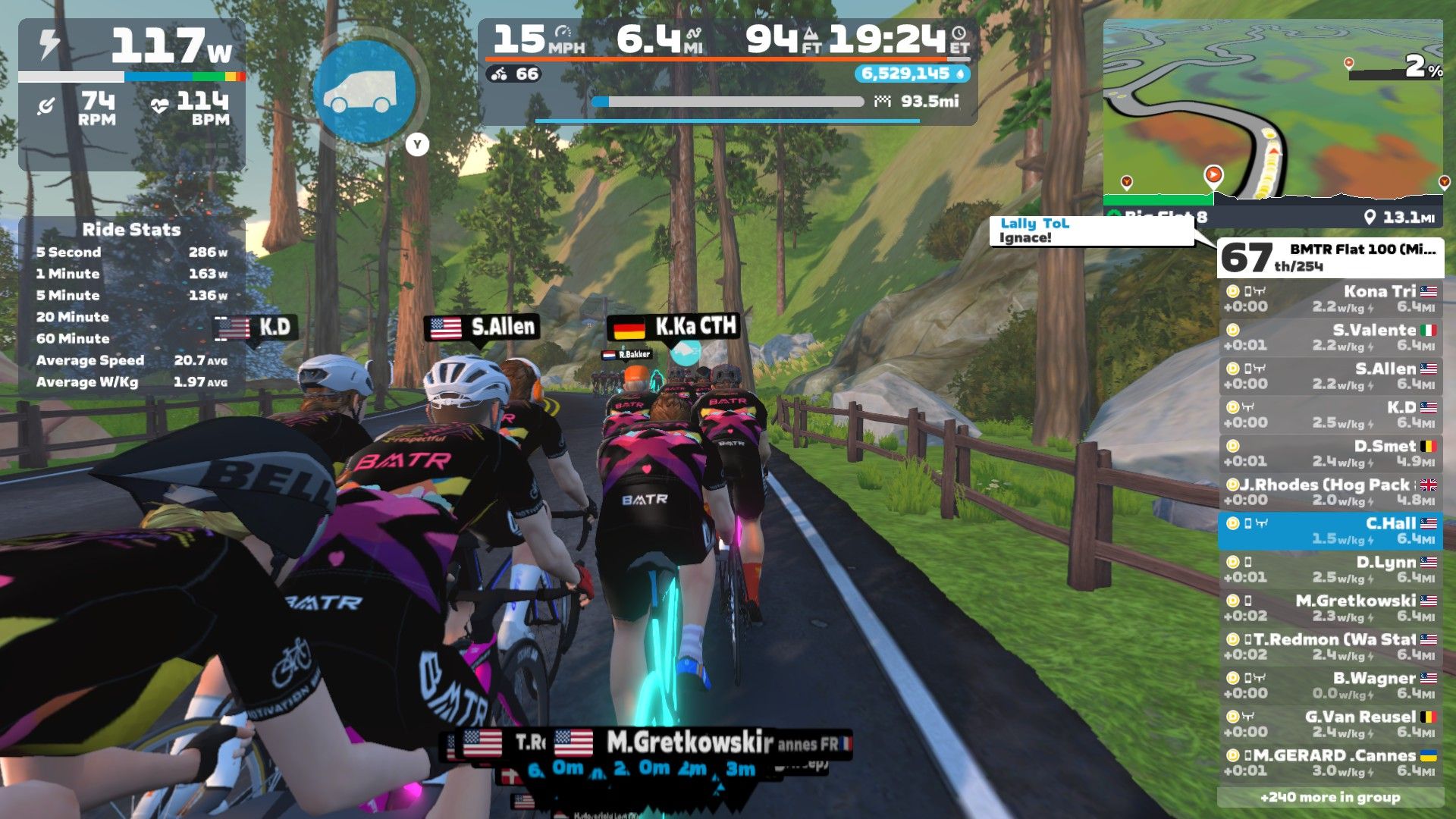Click the power output panel
The height and width of the screenshot is (819, 1456).
131,47
